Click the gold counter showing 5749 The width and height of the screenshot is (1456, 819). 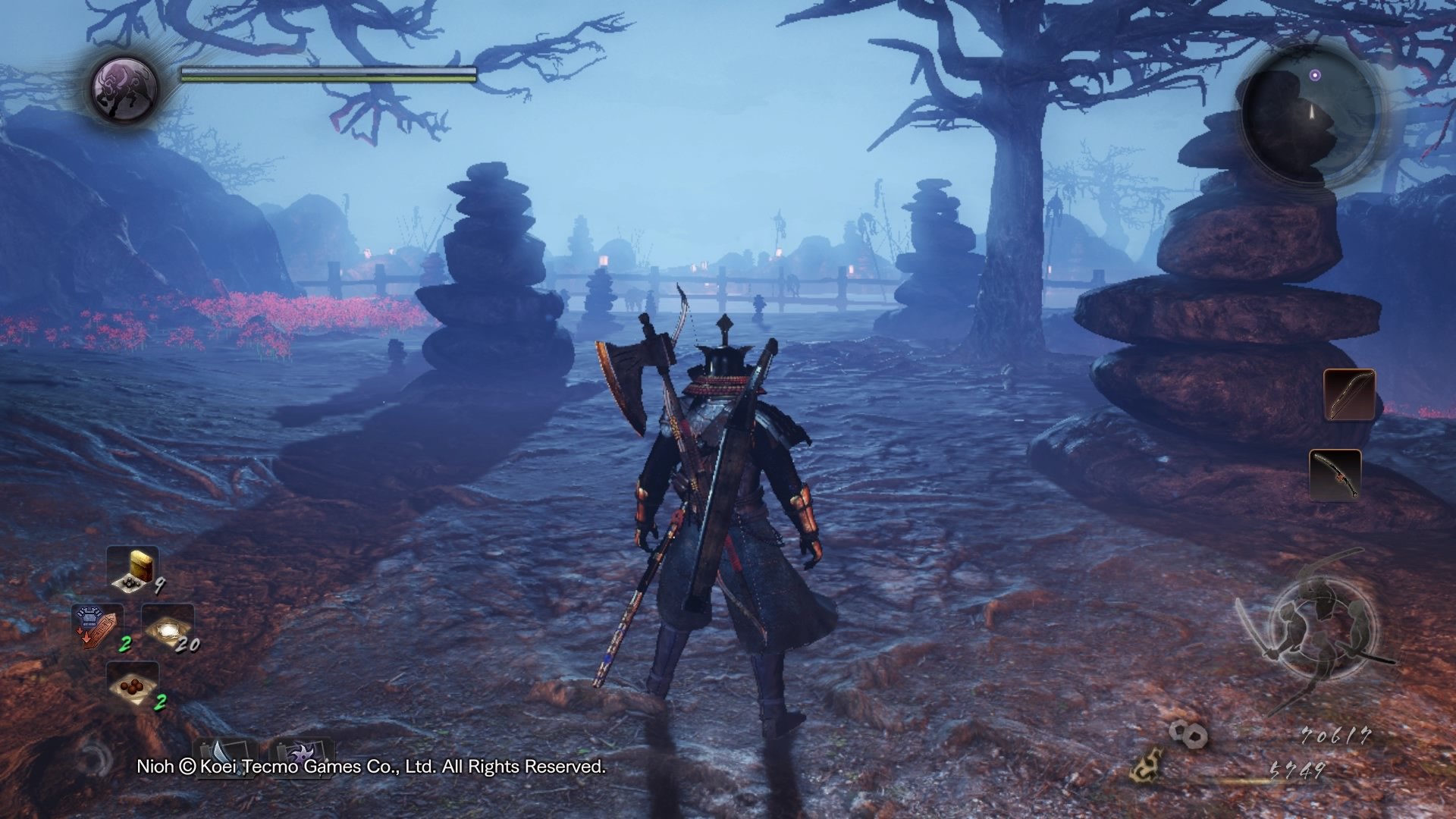tap(1298, 770)
